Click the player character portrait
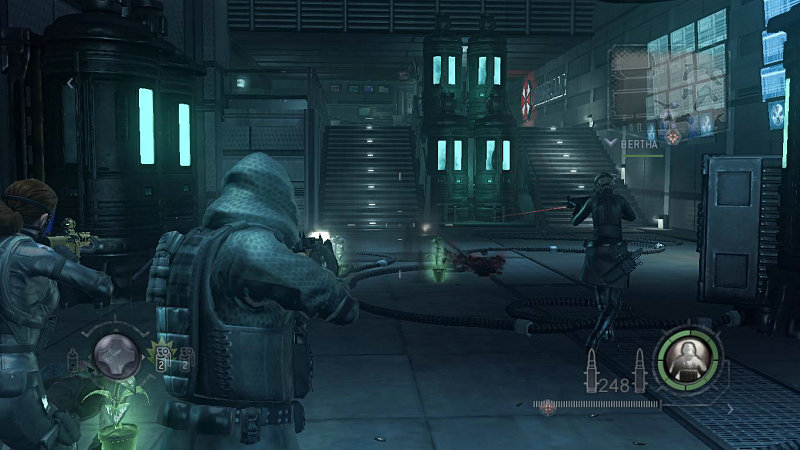 coord(687,359)
